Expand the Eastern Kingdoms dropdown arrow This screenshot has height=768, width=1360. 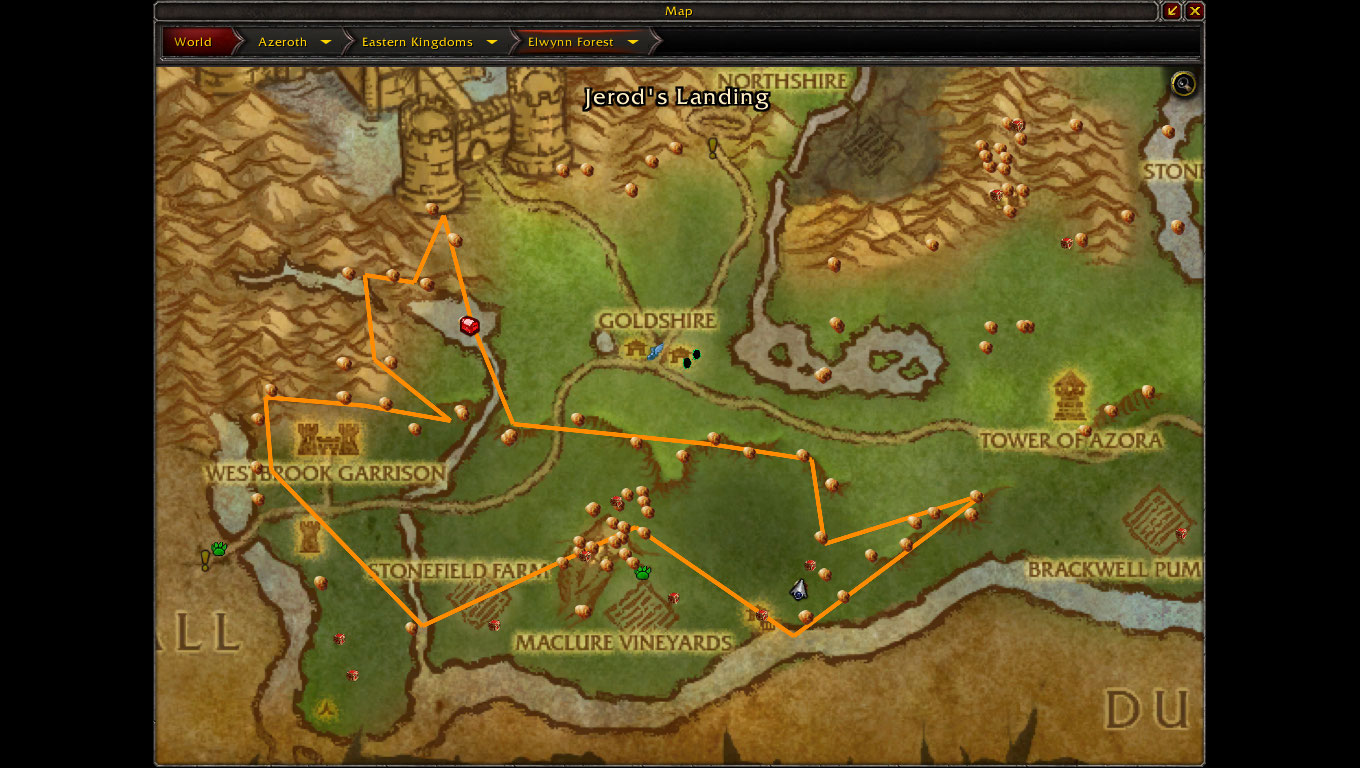492,42
